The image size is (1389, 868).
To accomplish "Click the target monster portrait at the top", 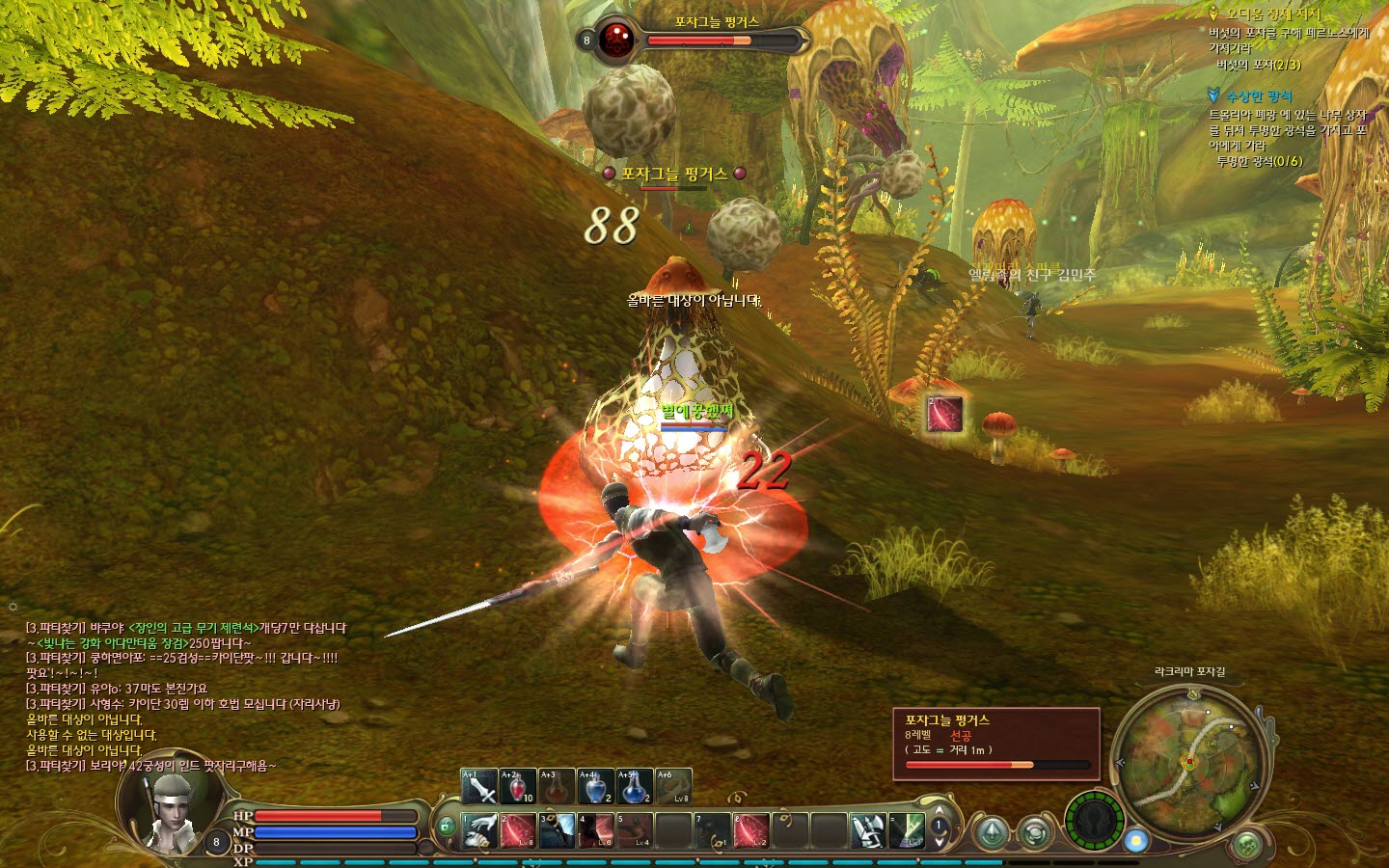I will [x=613, y=40].
